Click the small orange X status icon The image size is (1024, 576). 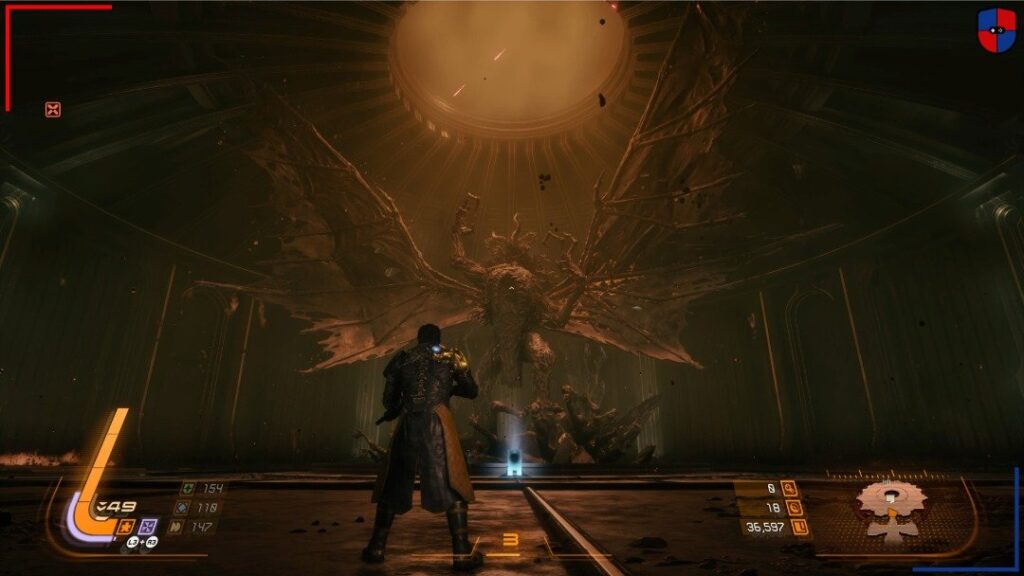point(53,110)
